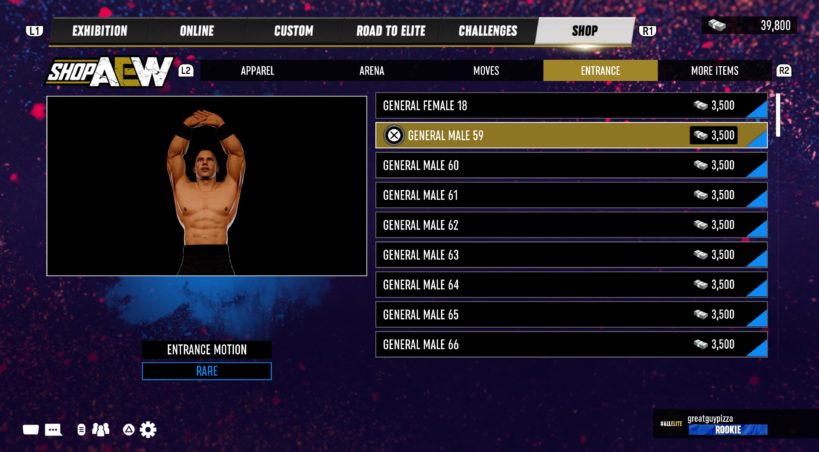Select General Female 18 entrance
The height and width of the screenshot is (452, 819).
[x=570, y=105]
